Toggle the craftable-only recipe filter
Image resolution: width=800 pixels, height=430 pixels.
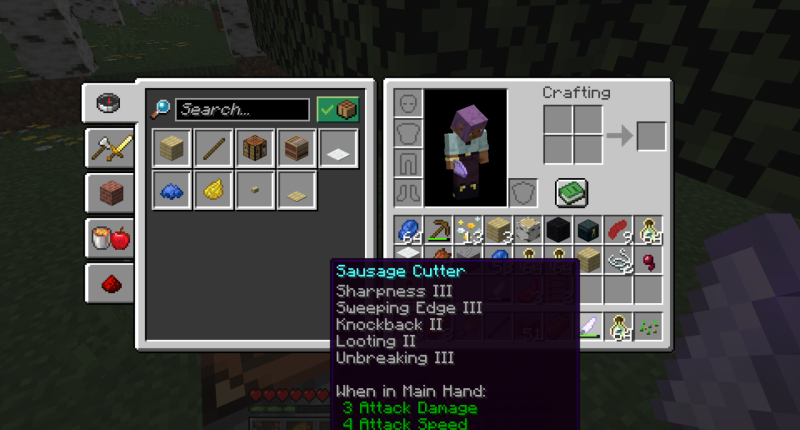pos(337,109)
